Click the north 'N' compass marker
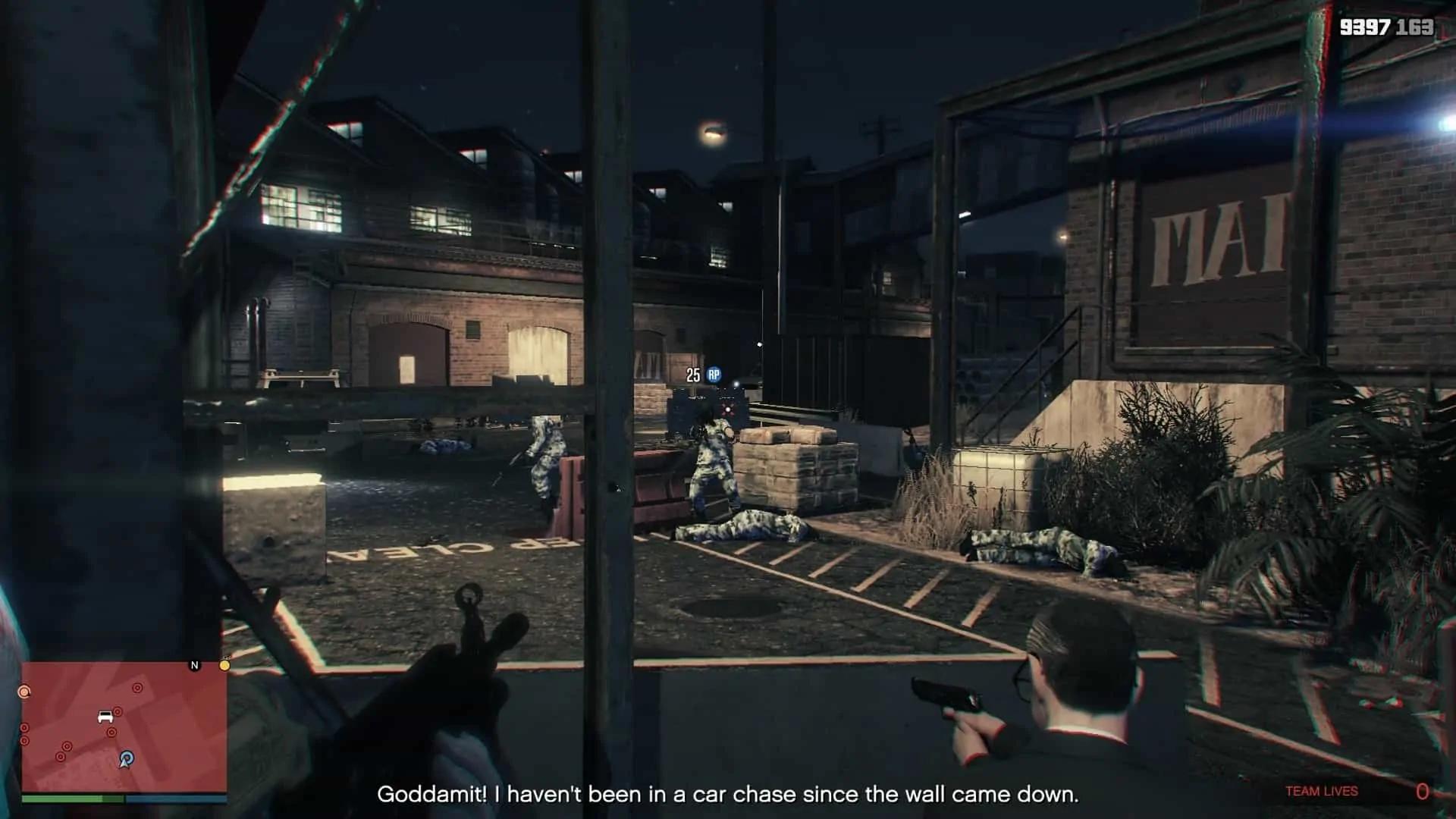Screen dimensions: 1456x819 (194, 665)
